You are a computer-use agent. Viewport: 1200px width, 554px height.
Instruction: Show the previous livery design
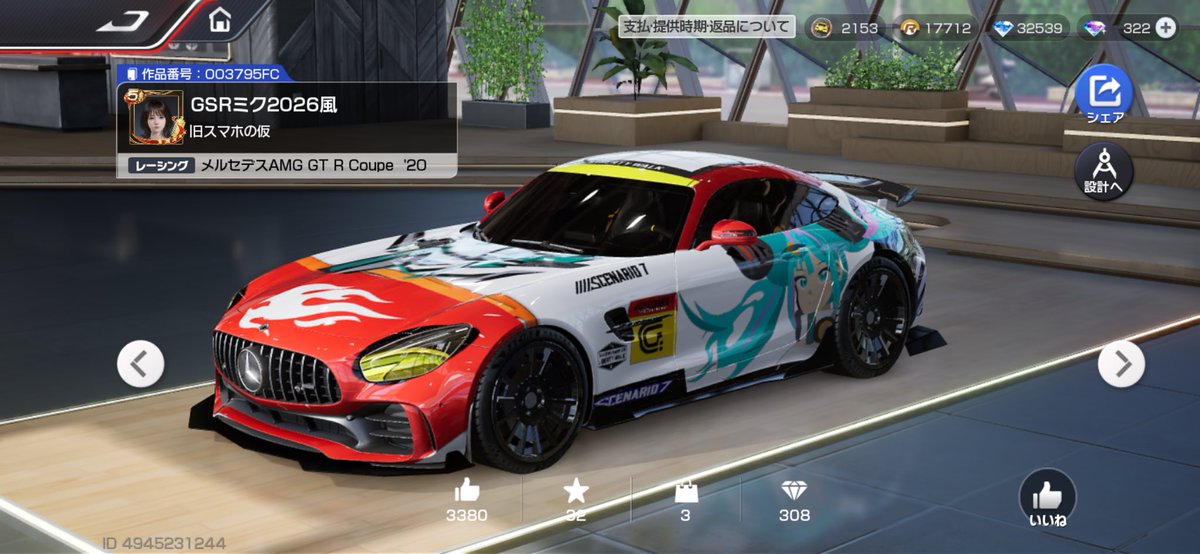[x=141, y=364]
